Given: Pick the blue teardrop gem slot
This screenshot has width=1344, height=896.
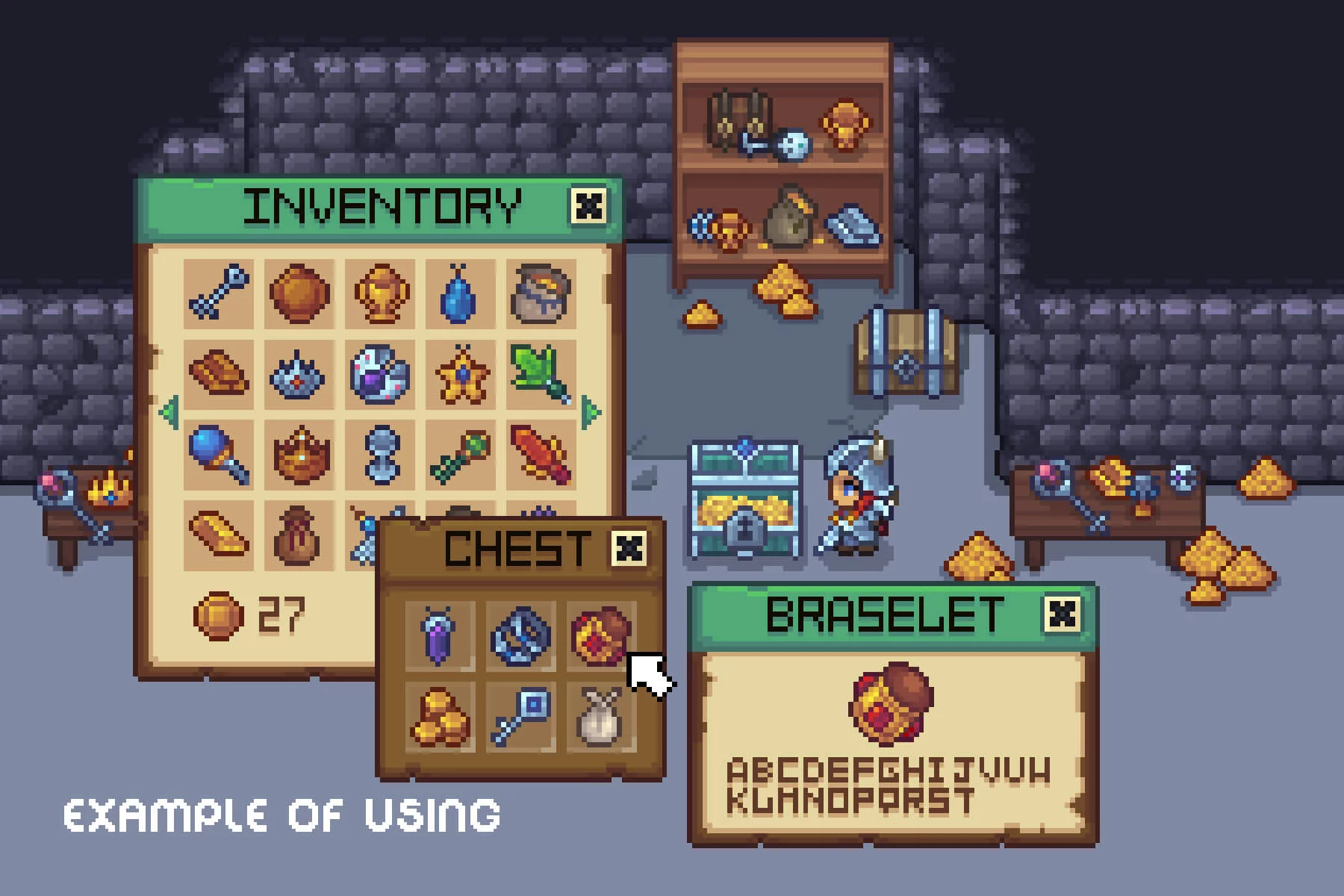Looking at the screenshot, I should pos(460,293).
